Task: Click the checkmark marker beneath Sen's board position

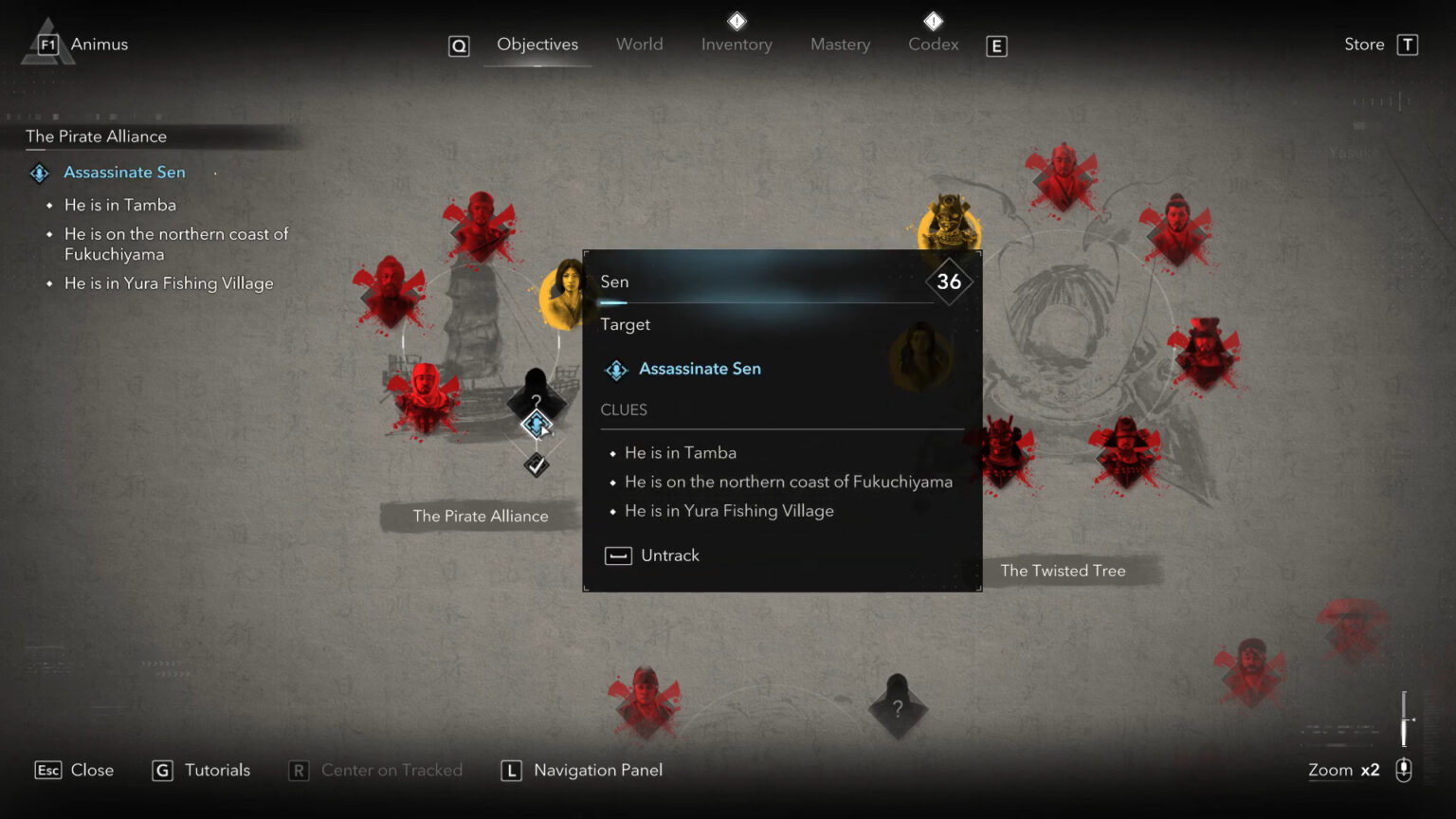Action: (x=536, y=464)
